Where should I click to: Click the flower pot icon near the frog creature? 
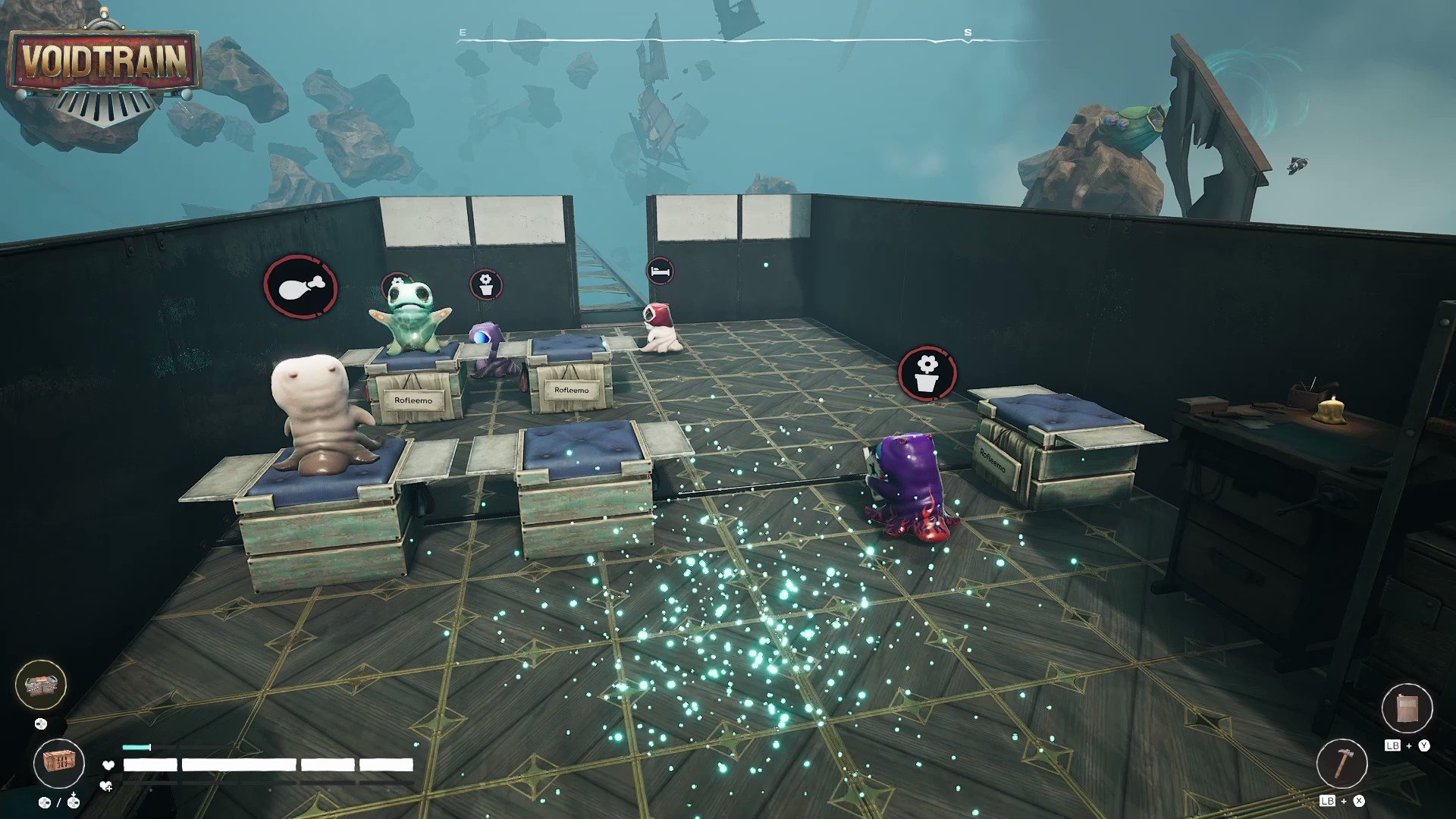tap(486, 286)
